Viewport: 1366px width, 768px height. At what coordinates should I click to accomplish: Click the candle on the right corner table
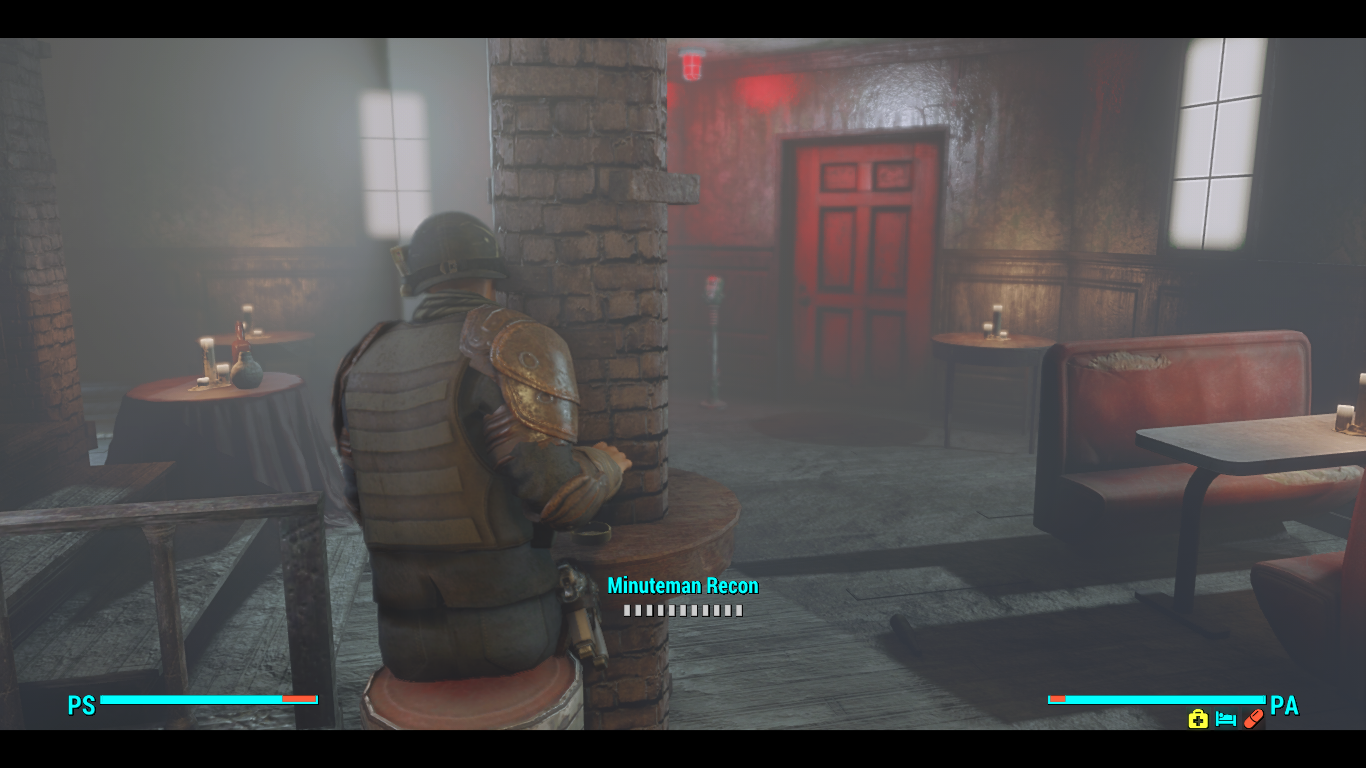[994, 320]
